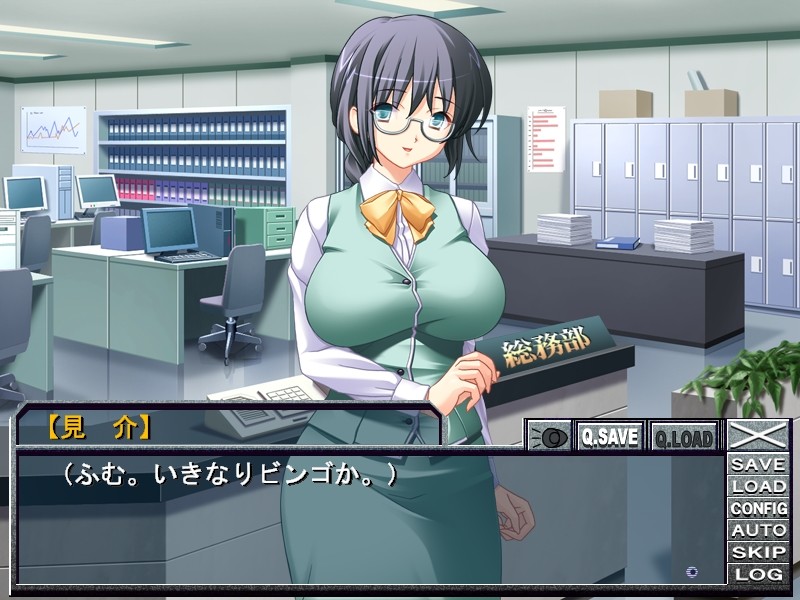
Task: Quick save with the Q.SAVE button
Action: click(610, 436)
